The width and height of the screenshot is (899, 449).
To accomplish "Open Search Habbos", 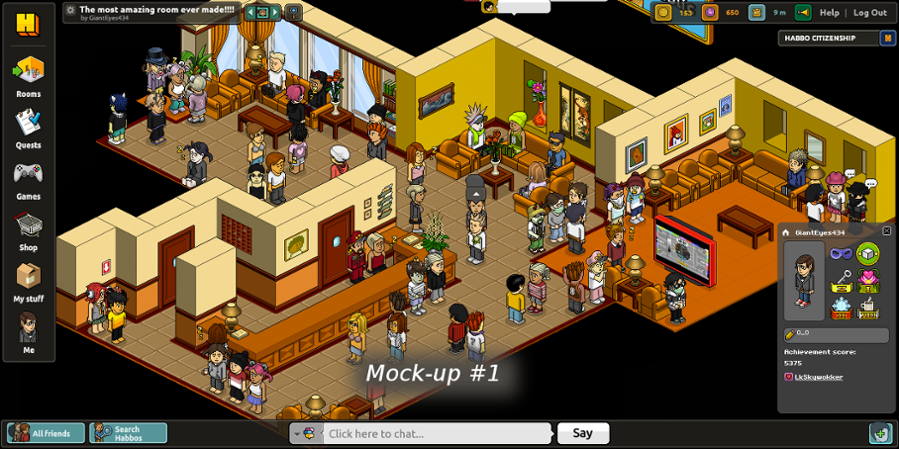I will [x=128, y=433].
